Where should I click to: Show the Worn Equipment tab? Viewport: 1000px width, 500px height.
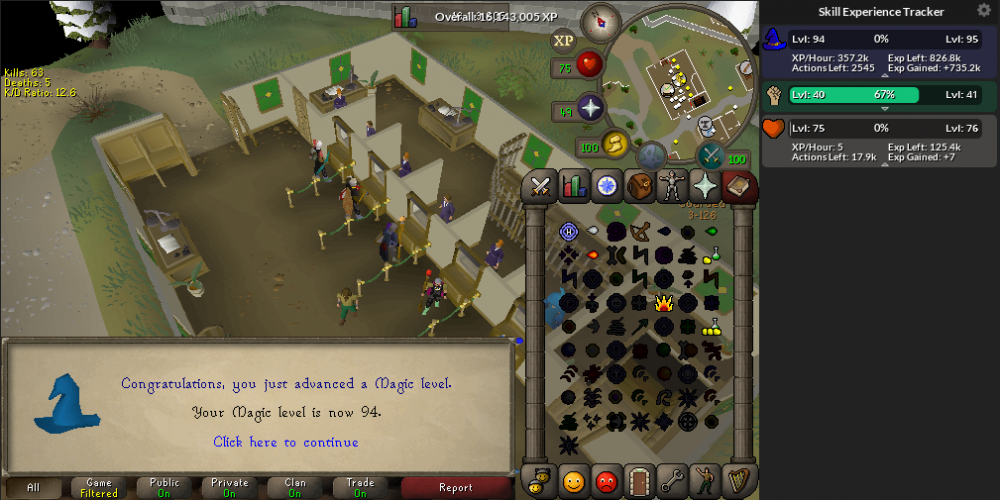pyautogui.click(x=673, y=186)
